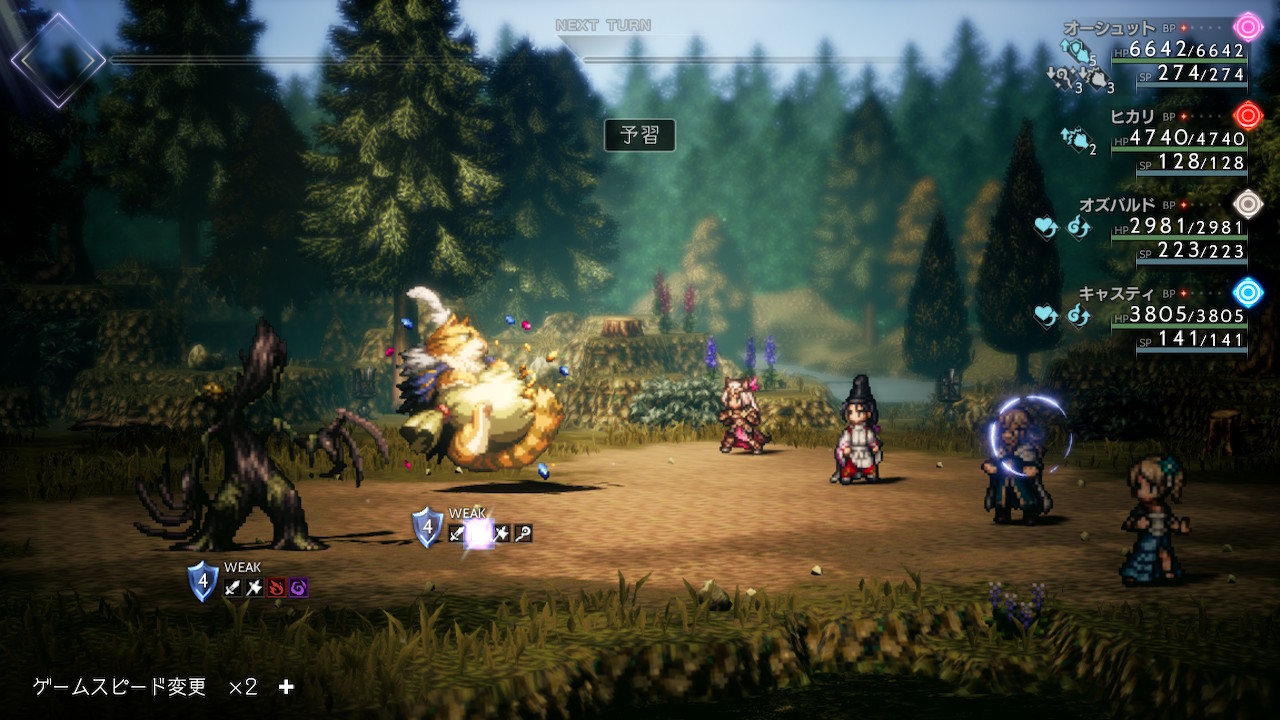1280x720 pixels.
Task: Click キャスティ's blue latent power gauge
Action: (1248, 292)
